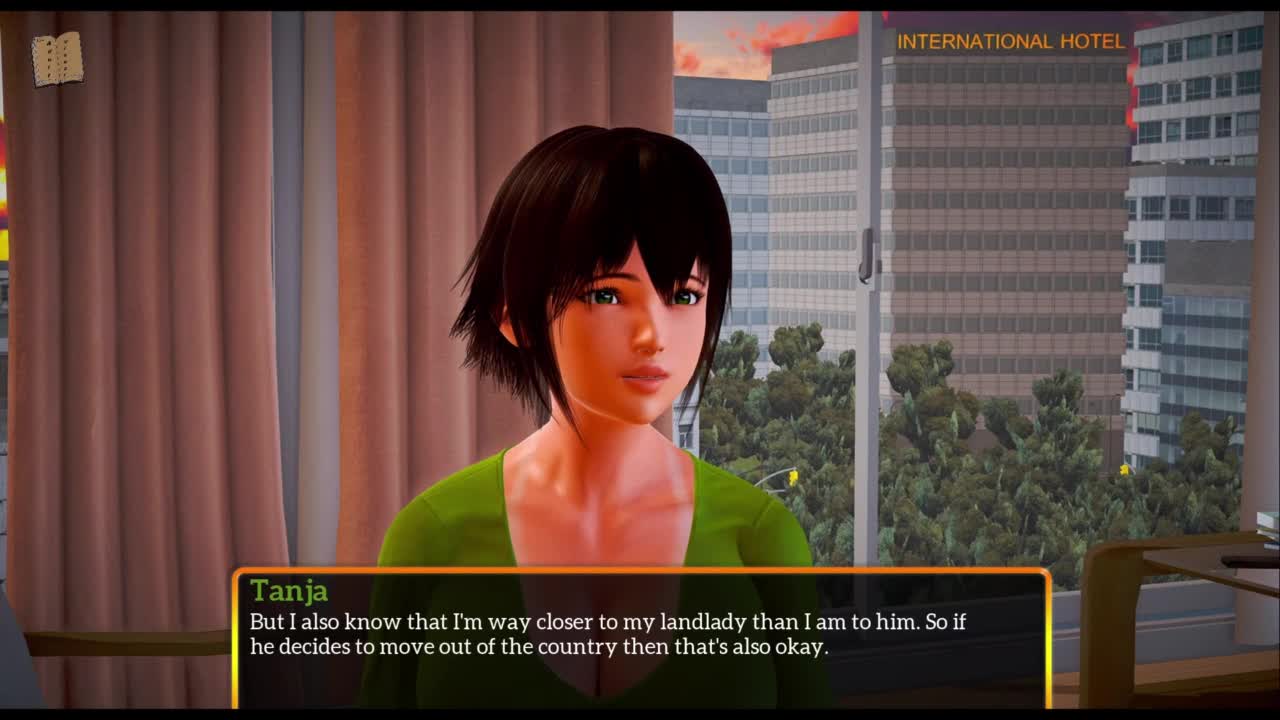1280x720 pixels.
Task: Advance Tanja's dialogue text box
Action: pyautogui.click(x=641, y=638)
